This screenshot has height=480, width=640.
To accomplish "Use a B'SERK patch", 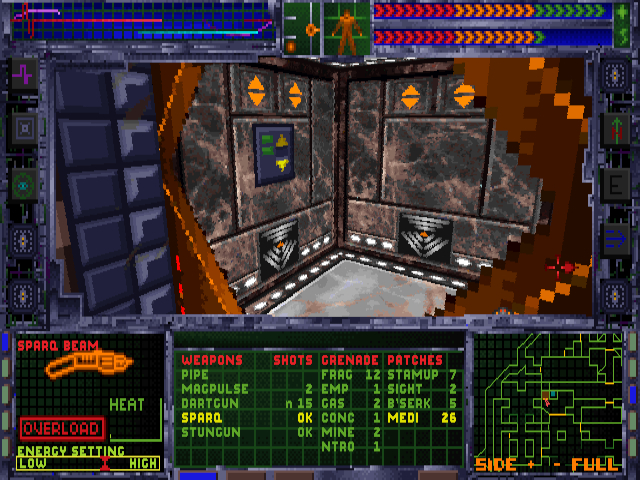I will click(410, 402).
